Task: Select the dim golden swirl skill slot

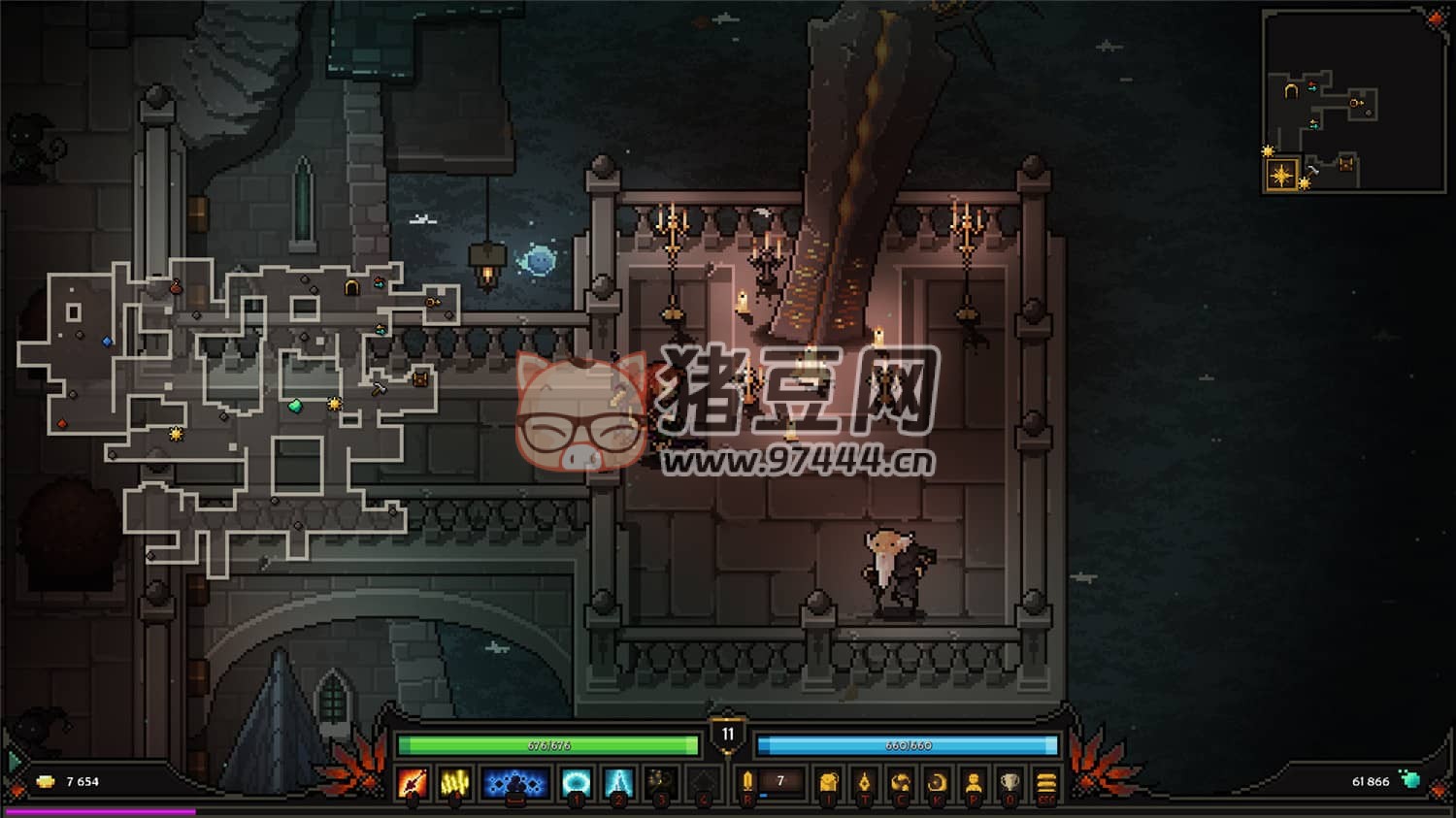Action: (x=661, y=782)
